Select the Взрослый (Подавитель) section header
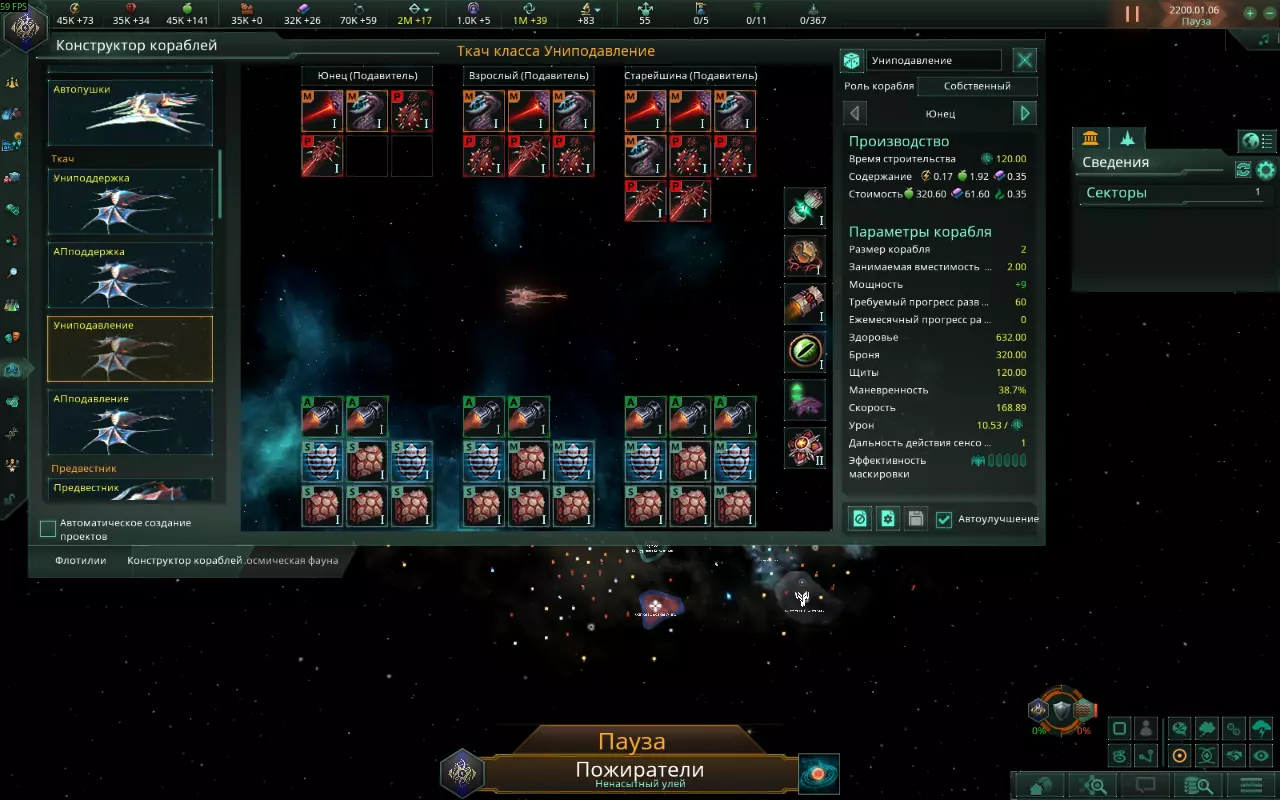Viewport: 1280px width, 800px height. pyautogui.click(x=529, y=76)
